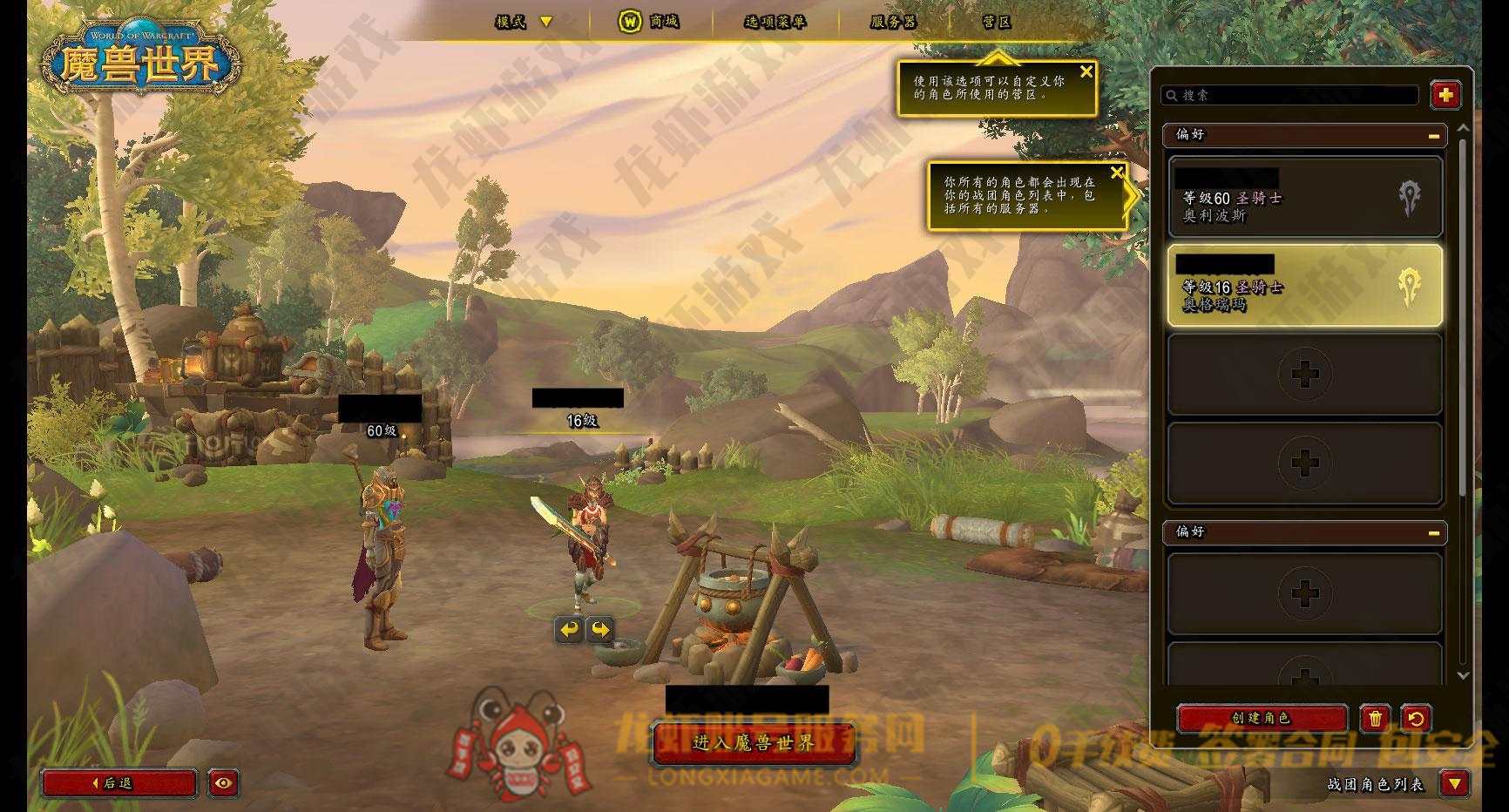Image resolution: width=1509 pixels, height=812 pixels.
Task: Rotate the character left with arrow button
Action: 570,629
